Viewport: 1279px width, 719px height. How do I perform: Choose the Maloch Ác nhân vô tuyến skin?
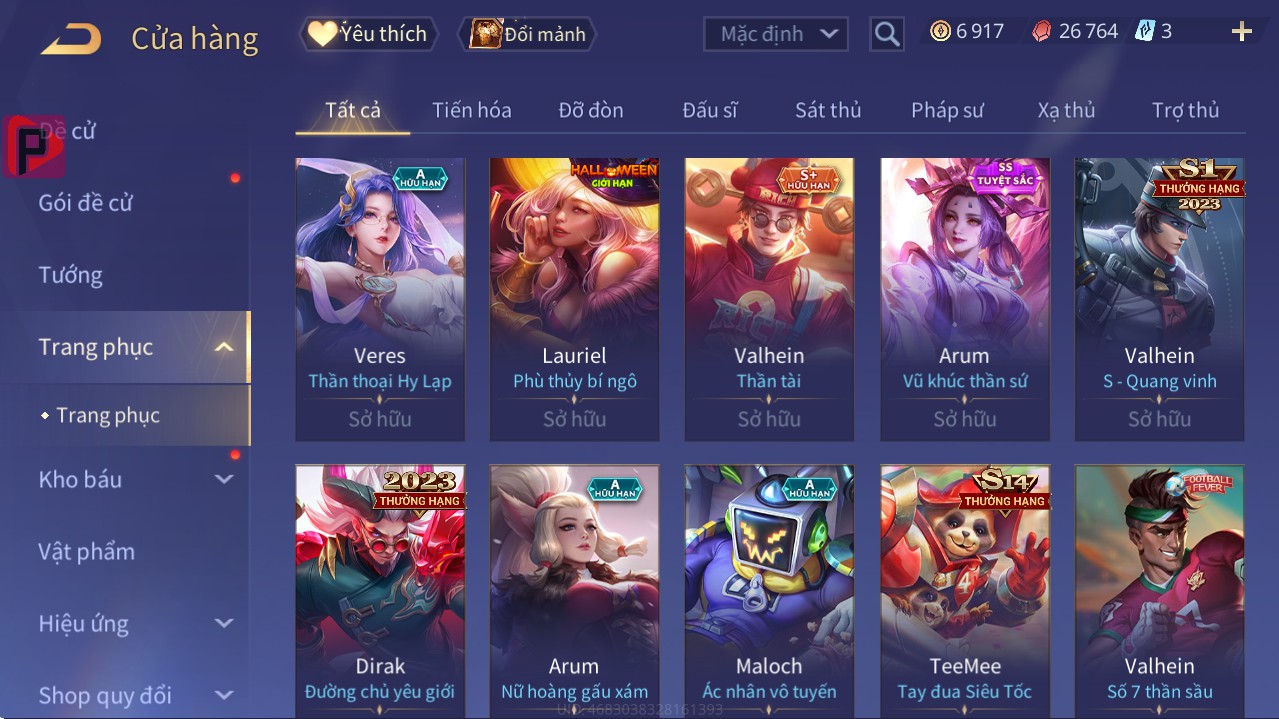click(769, 590)
